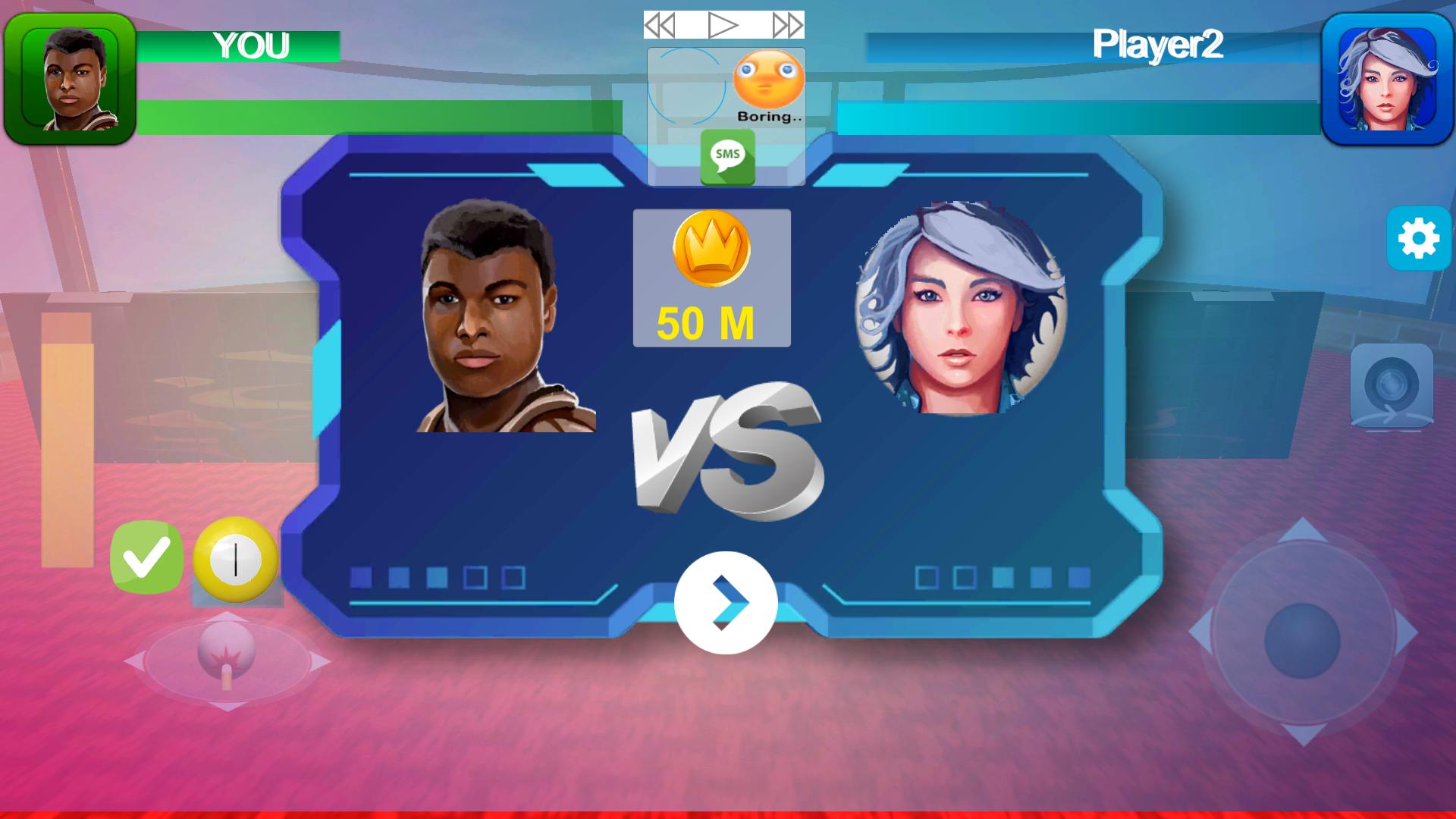The image size is (1456, 819).
Task: Tap the up arrow on the aiming pad
Action: coord(1302,529)
